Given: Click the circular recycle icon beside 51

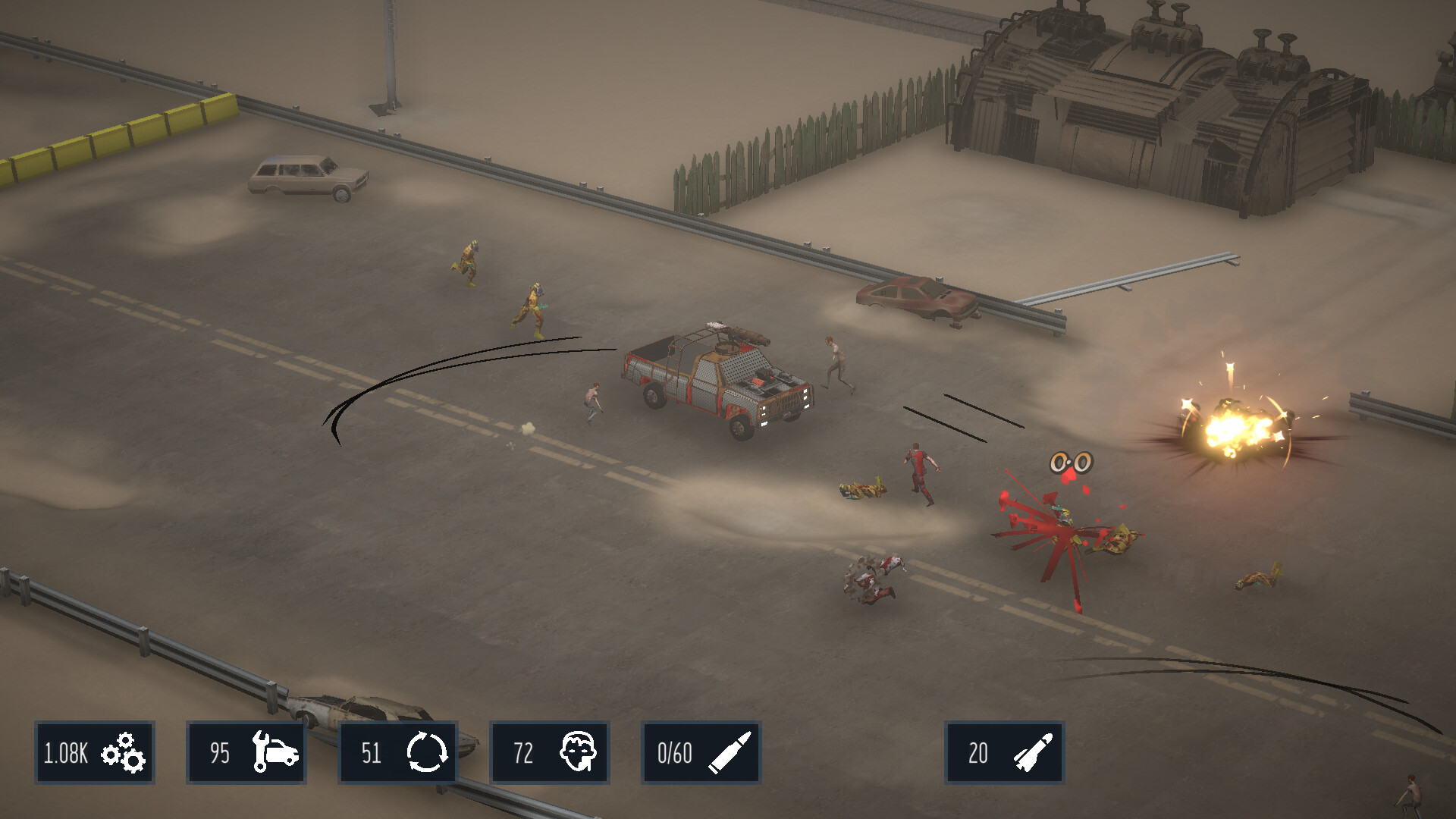Looking at the screenshot, I should [430, 752].
